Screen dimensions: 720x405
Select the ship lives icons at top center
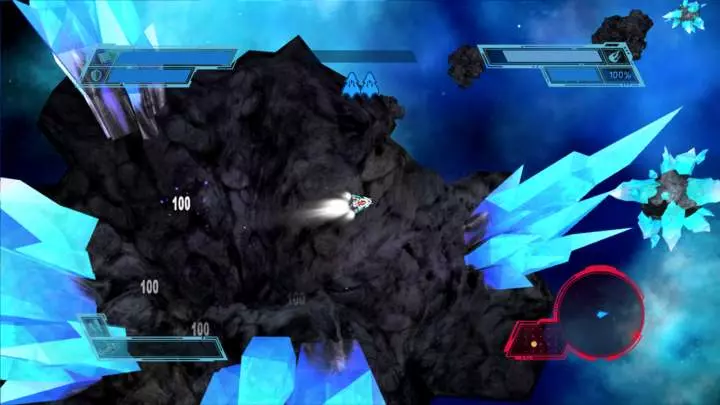tap(360, 84)
